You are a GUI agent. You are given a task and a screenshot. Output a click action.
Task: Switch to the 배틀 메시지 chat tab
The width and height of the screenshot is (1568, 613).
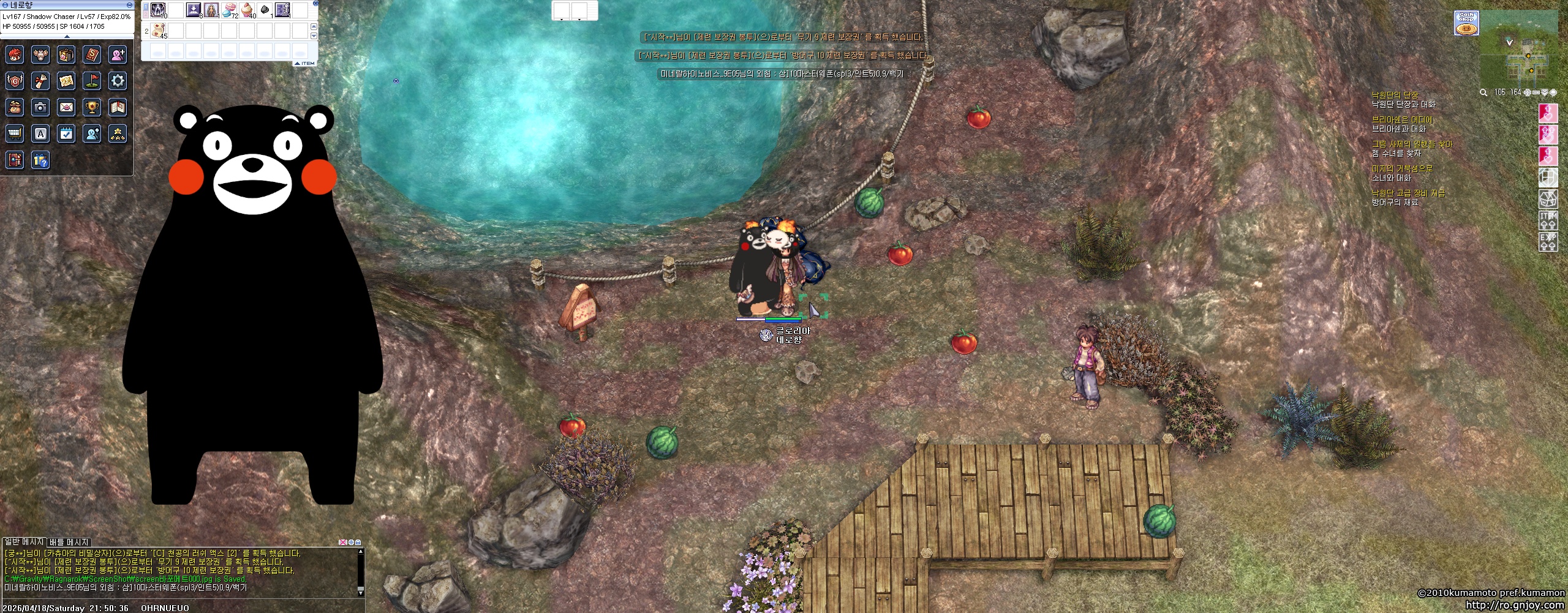[69, 542]
